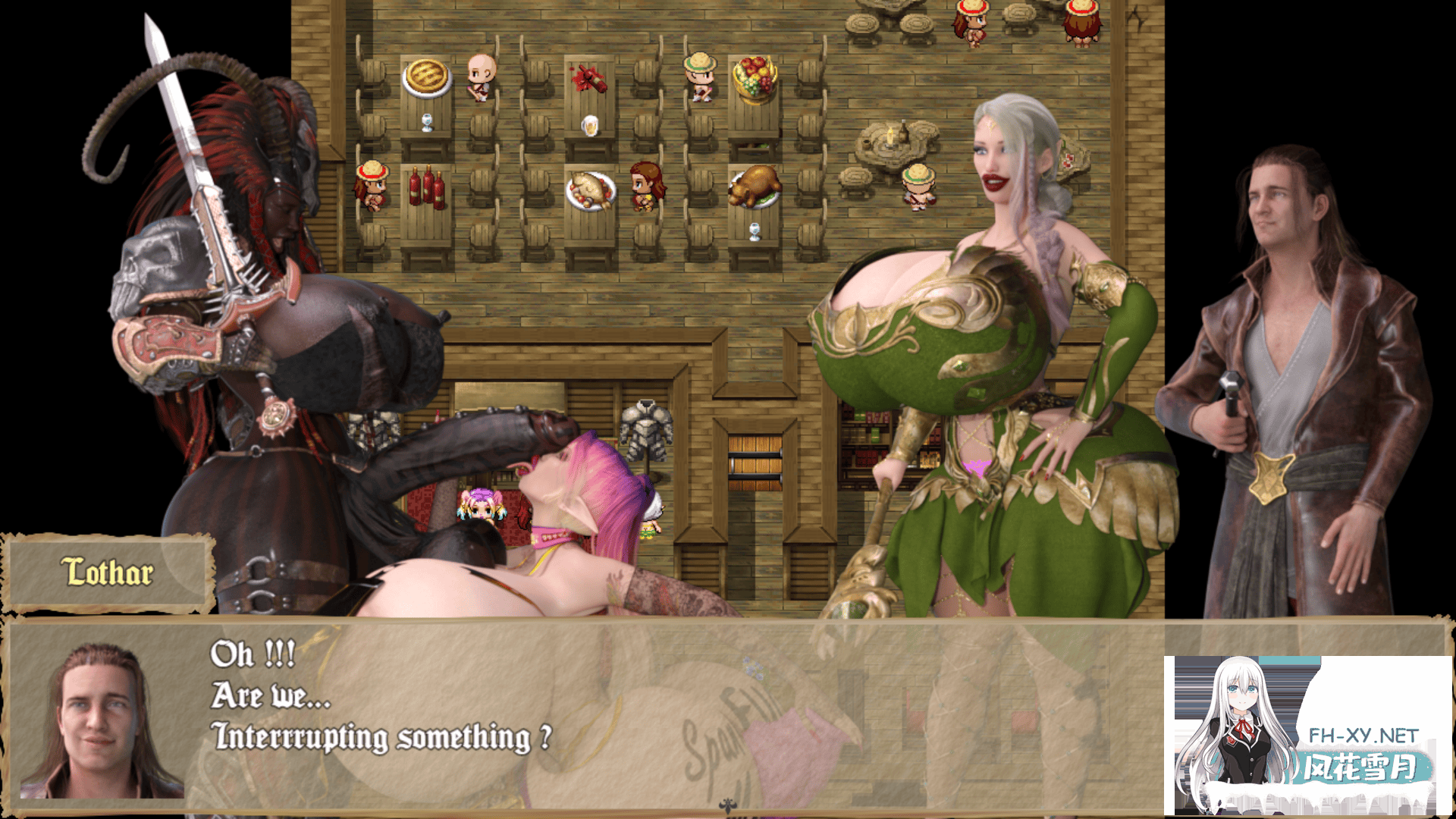Viewport: 1456px width, 819px height.
Task: Click the horned demon warrior on the left
Action: [x=250, y=303]
